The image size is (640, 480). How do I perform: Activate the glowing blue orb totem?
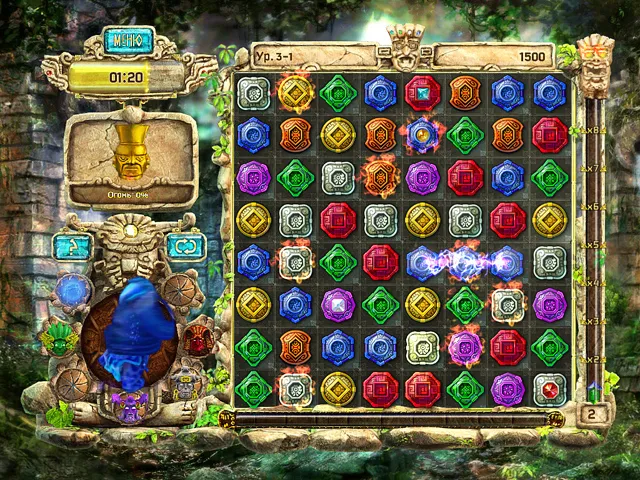click(74, 292)
